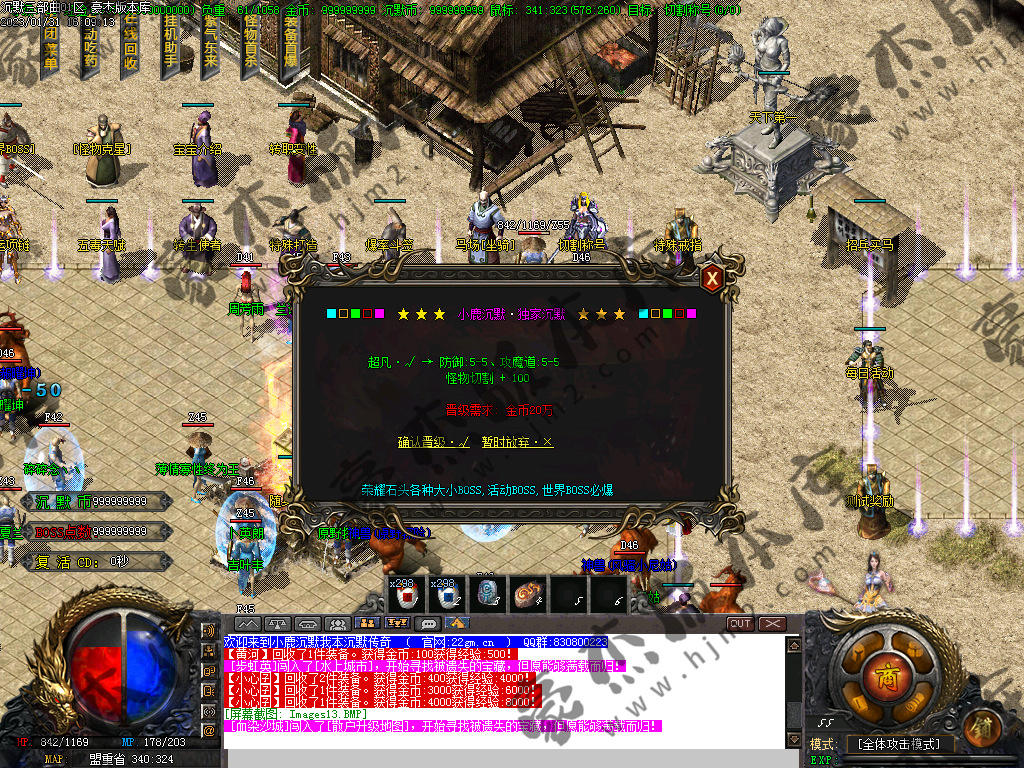Open the 挂机助手 auto-play helper banner

point(170,47)
